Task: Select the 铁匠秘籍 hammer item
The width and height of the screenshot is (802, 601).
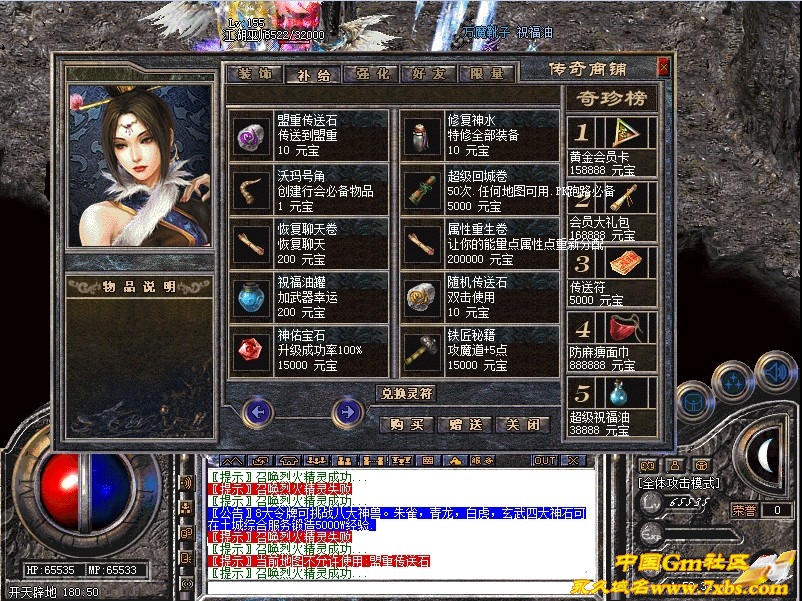Action: 480,351
